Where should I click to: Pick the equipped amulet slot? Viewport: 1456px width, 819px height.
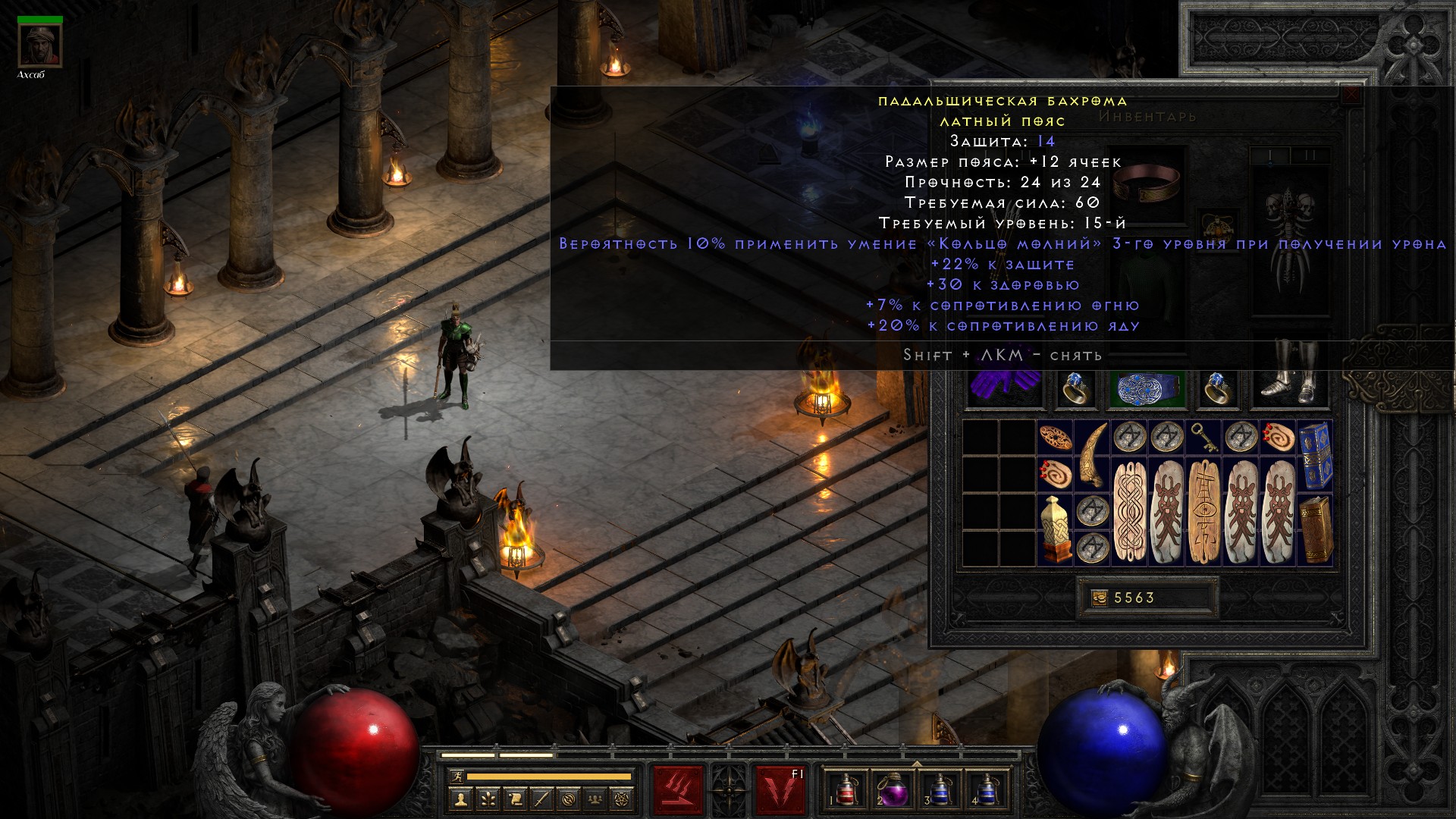(x=1217, y=226)
